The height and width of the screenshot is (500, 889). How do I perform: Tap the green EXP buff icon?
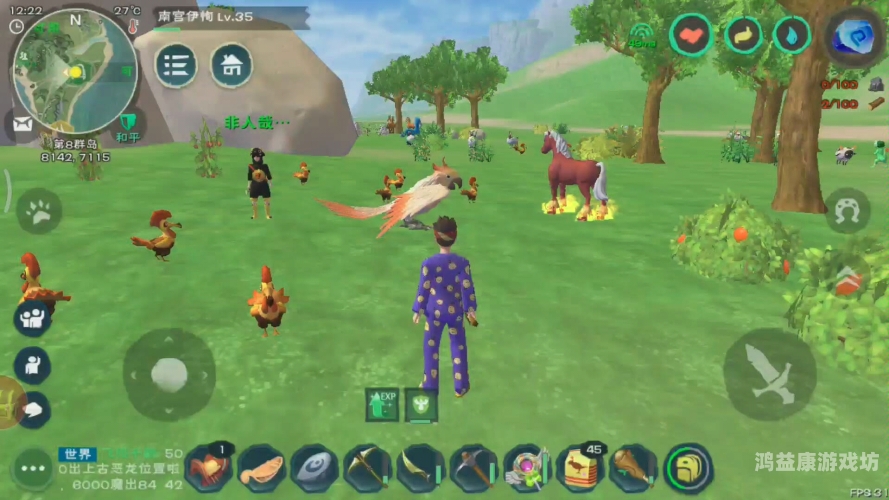pos(382,403)
